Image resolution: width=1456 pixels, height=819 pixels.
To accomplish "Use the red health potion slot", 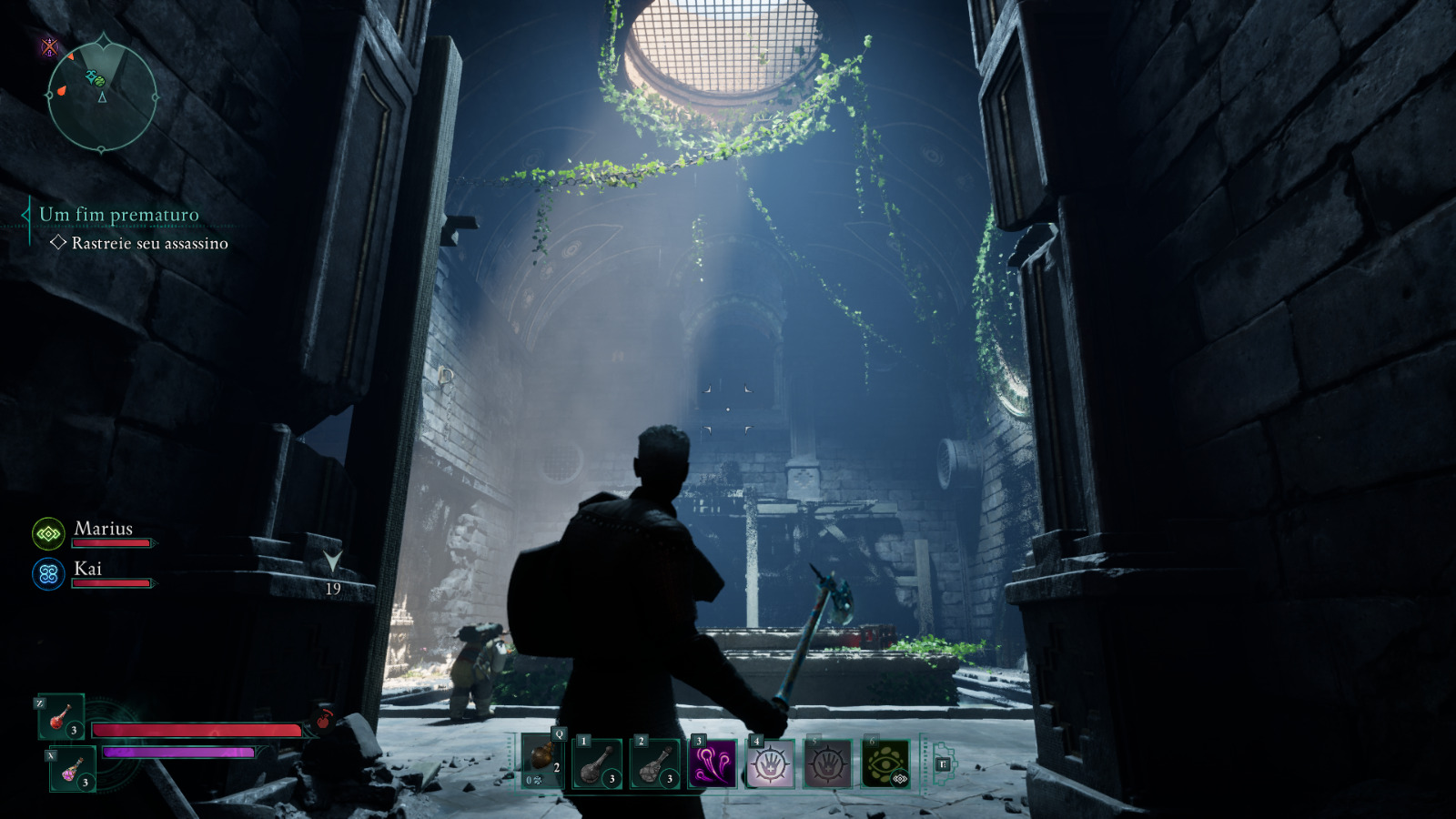I will pos(62,717).
